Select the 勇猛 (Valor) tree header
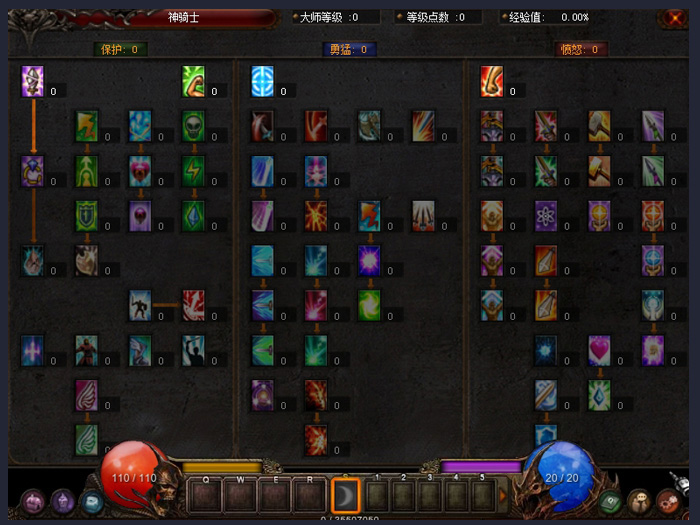This screenshot has height=525, width=700. 349,49
